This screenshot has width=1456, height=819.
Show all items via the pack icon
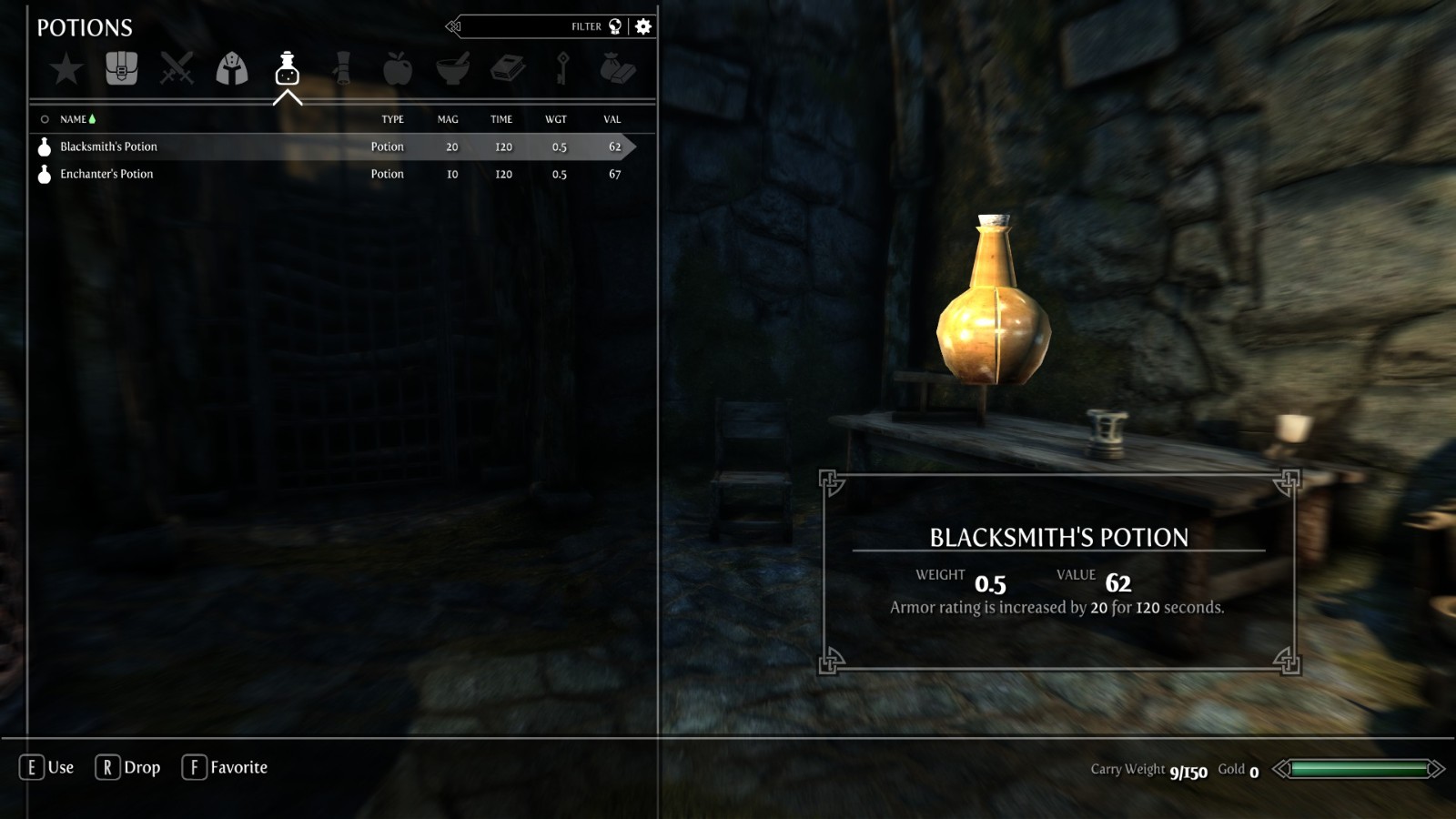click(121, 68)
